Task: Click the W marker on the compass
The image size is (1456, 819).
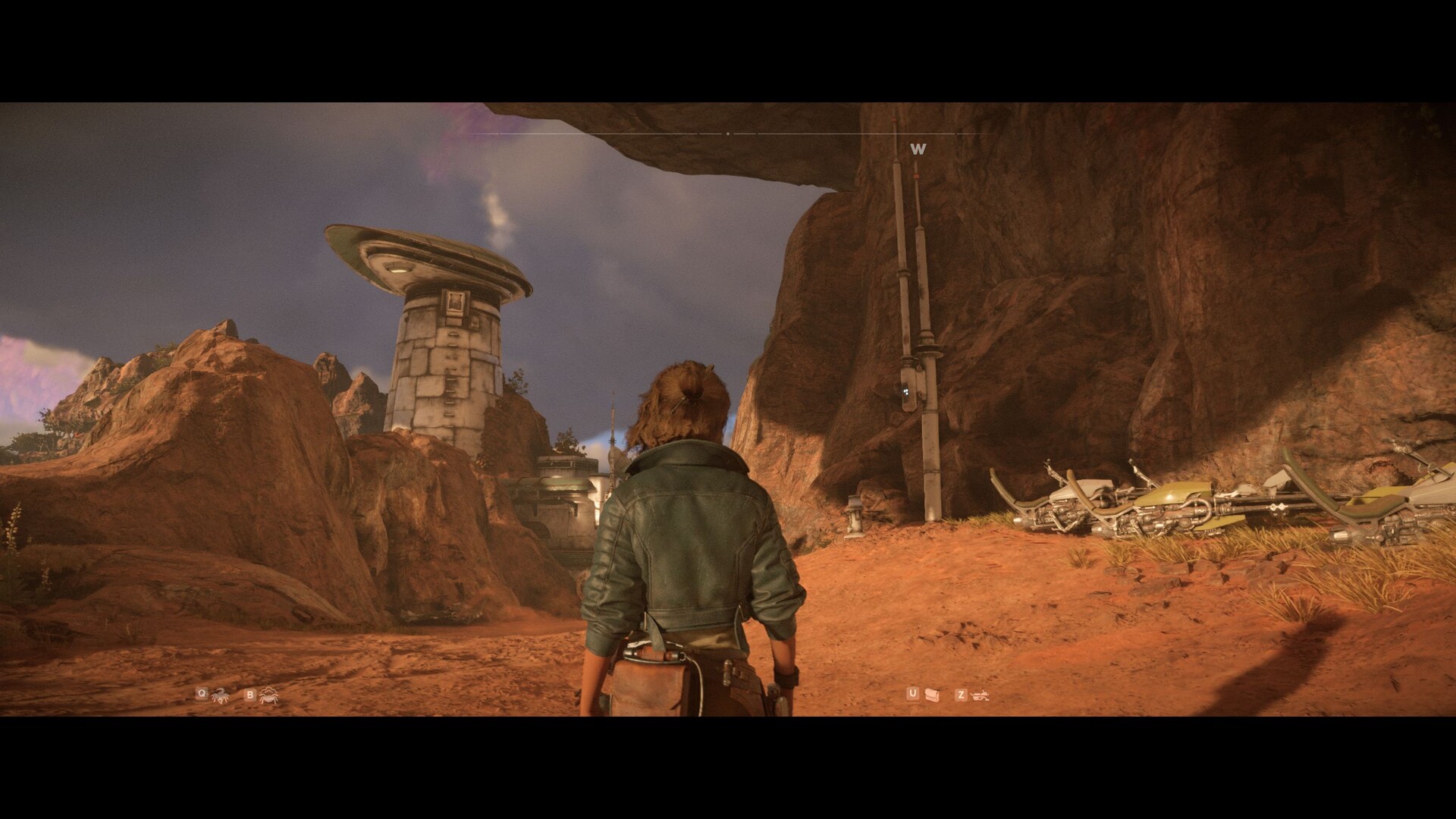Action: pos(918,149)
